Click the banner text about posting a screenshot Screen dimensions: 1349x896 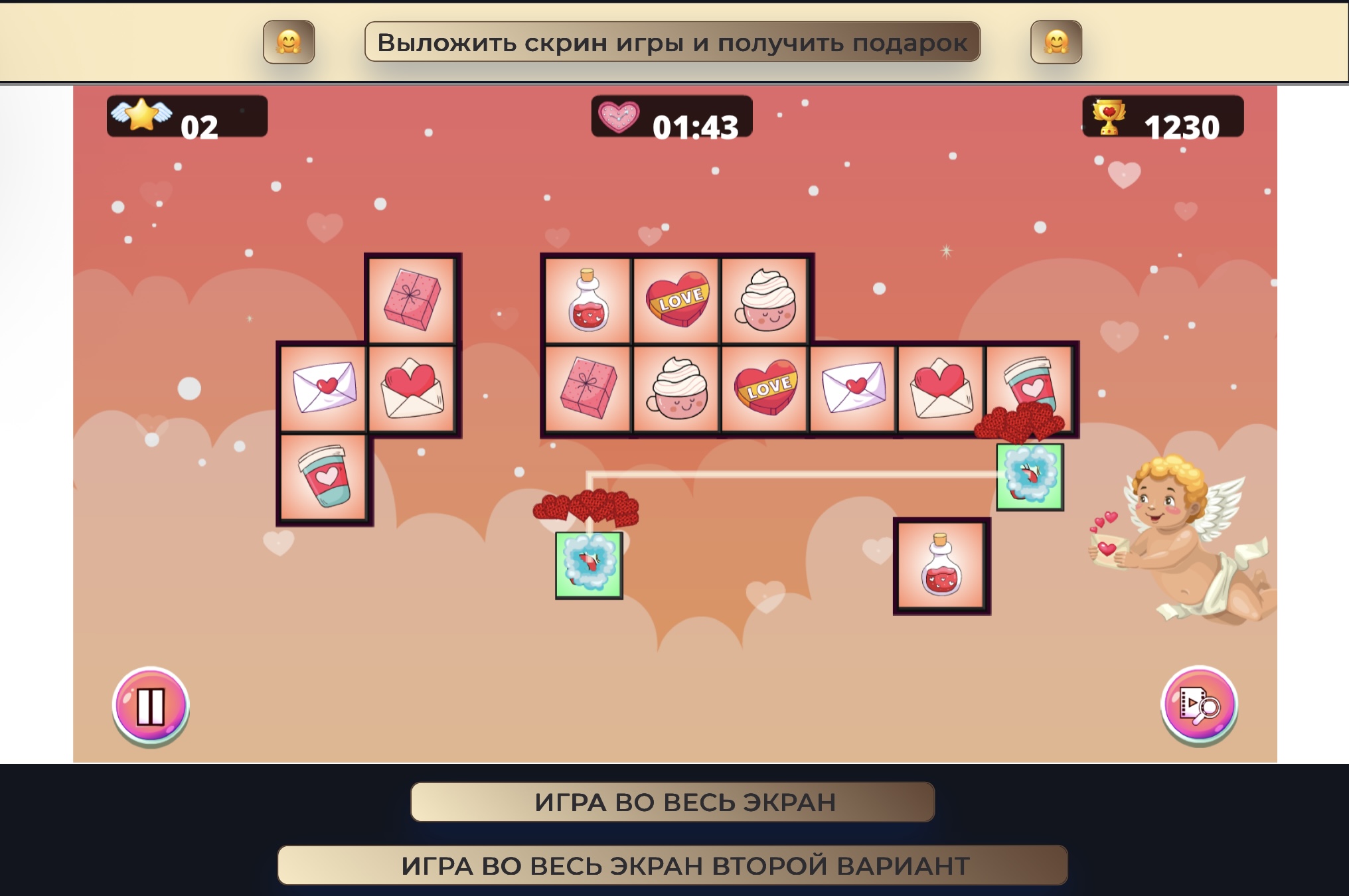pyautogui.click(x=673, y=42)
